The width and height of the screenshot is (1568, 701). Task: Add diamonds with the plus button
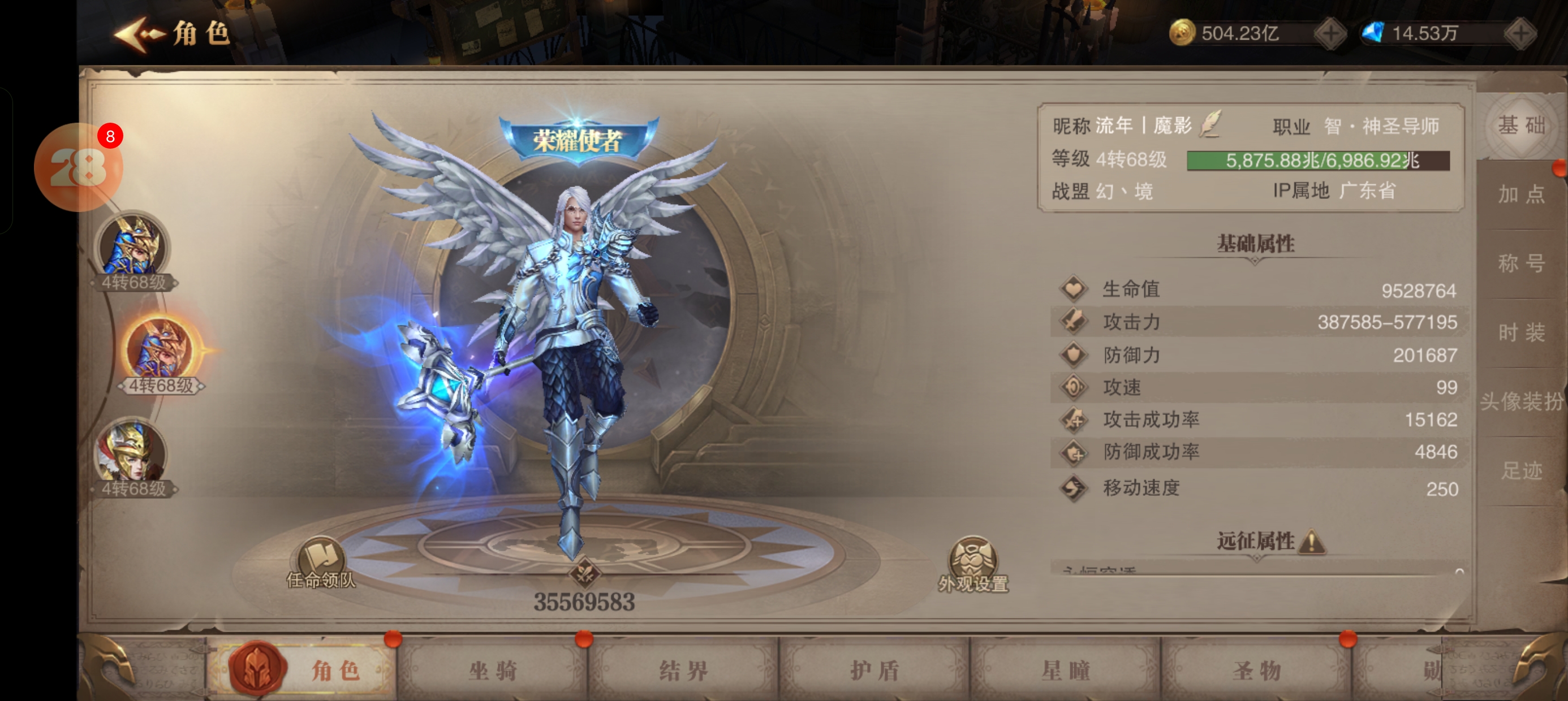1520,33
